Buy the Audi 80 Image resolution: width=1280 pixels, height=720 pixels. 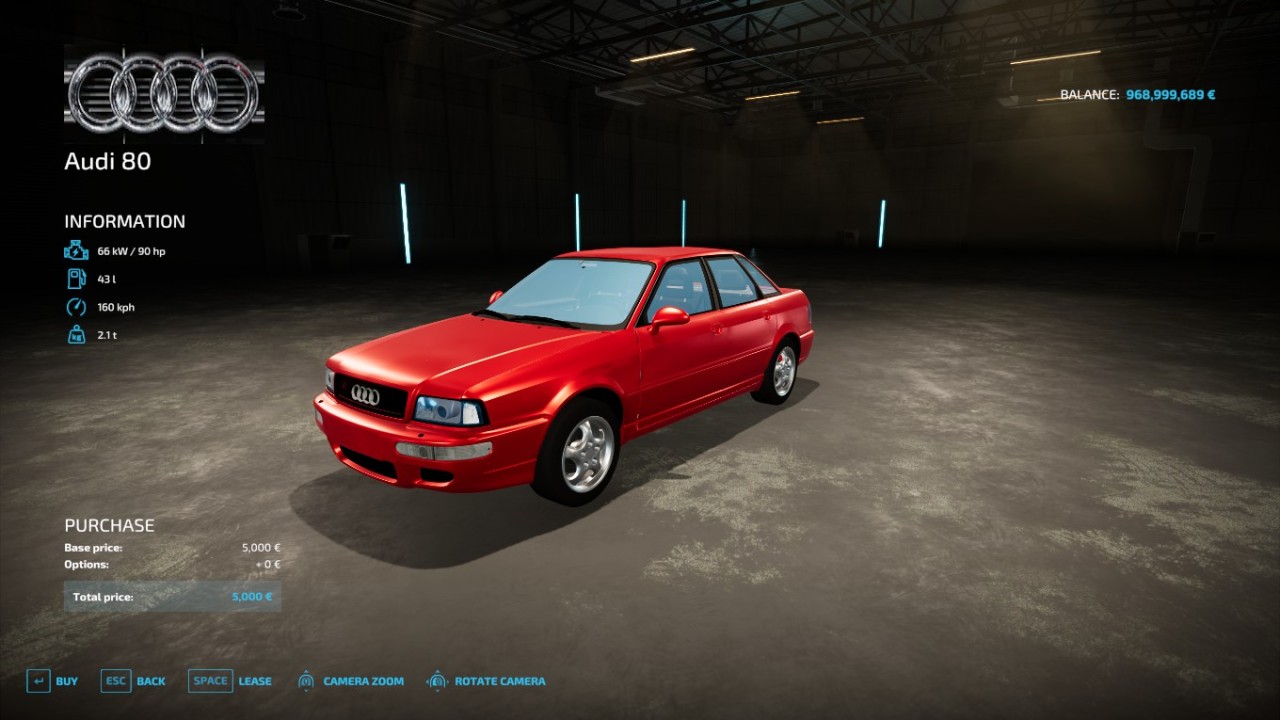[67, 680]
